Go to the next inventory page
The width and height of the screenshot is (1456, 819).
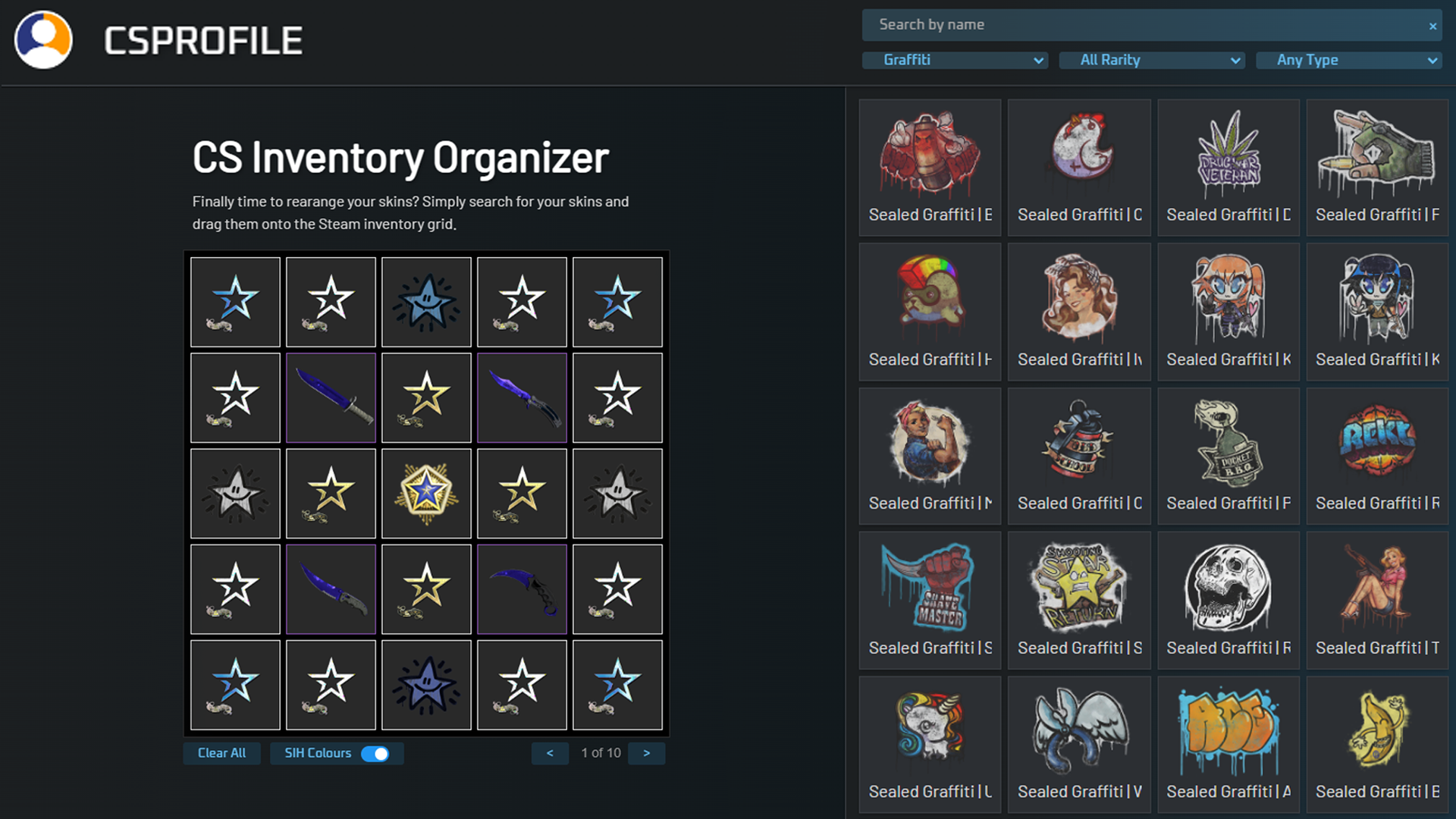coord(646,753)
